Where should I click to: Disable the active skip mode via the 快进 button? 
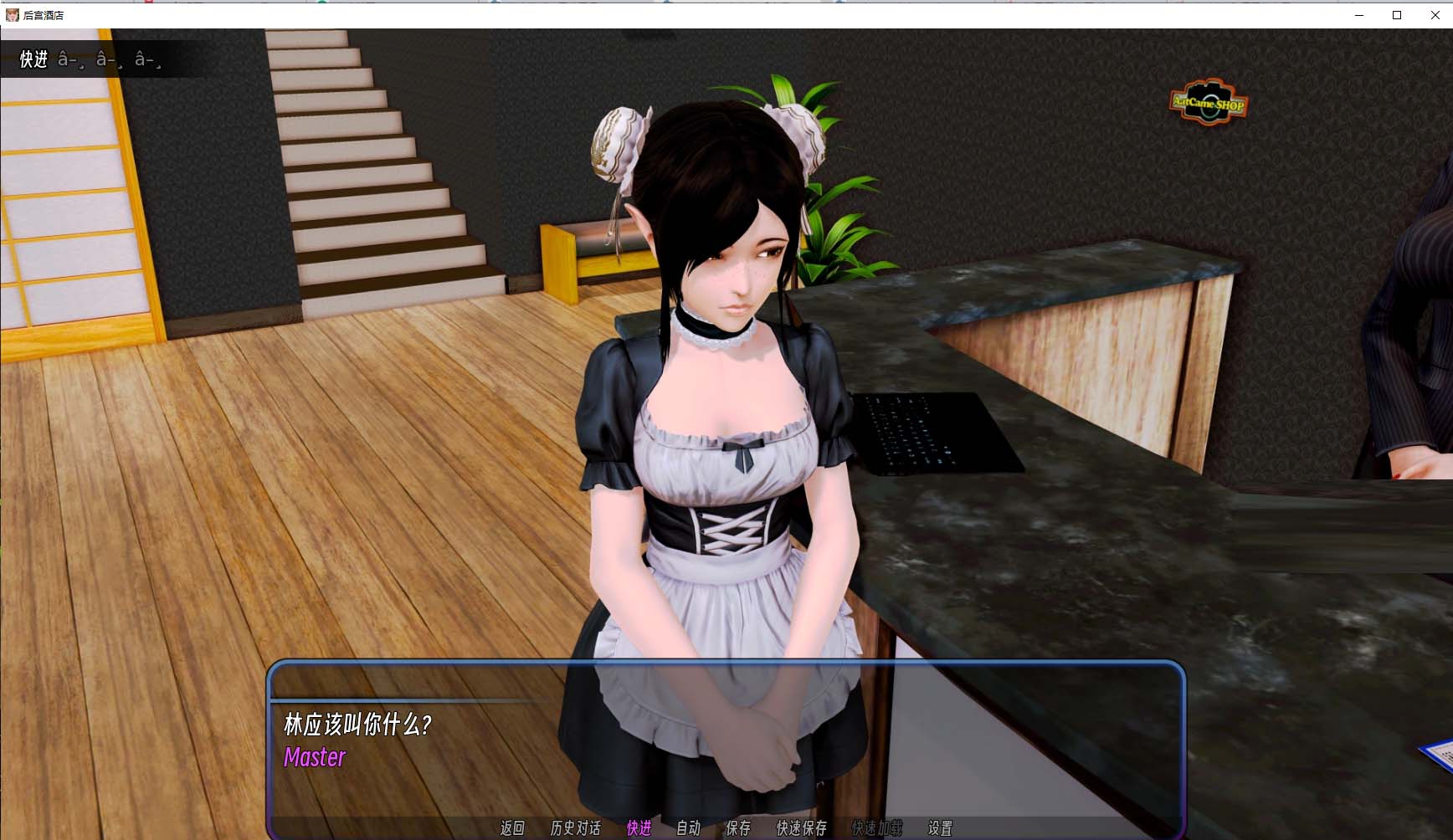pos(639,828)
